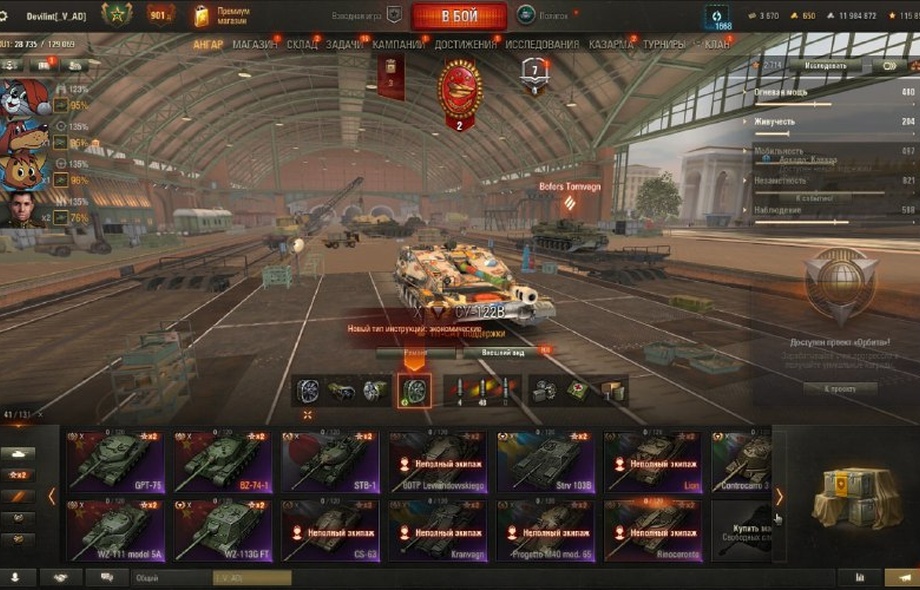Open the ЗАДАЧИ tab
The height and width of the screenshot is (590, 920).
tap(344, 45)
